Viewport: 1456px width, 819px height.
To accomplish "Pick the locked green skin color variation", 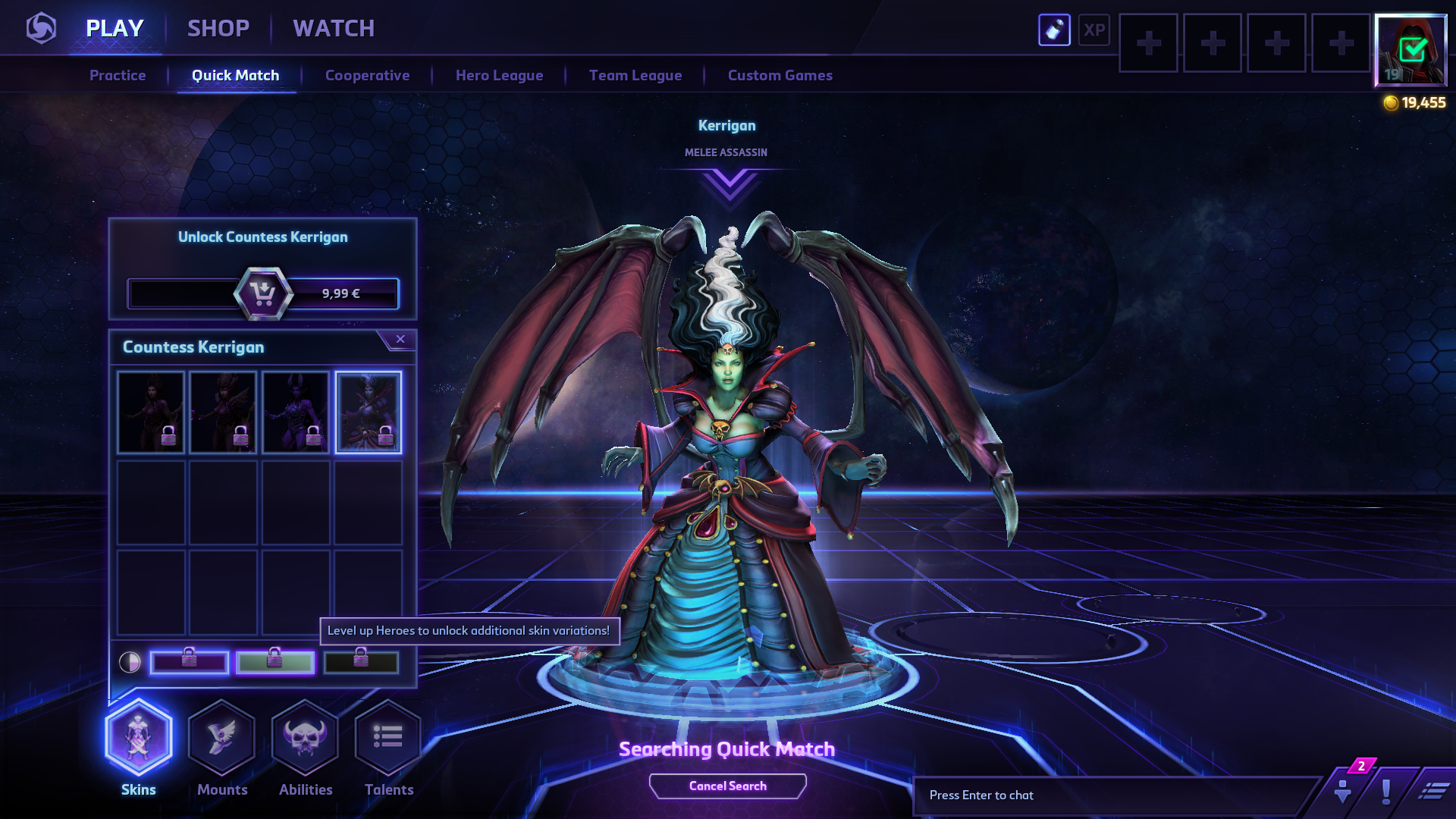I will pyautogui.click(x=275, y=662).
